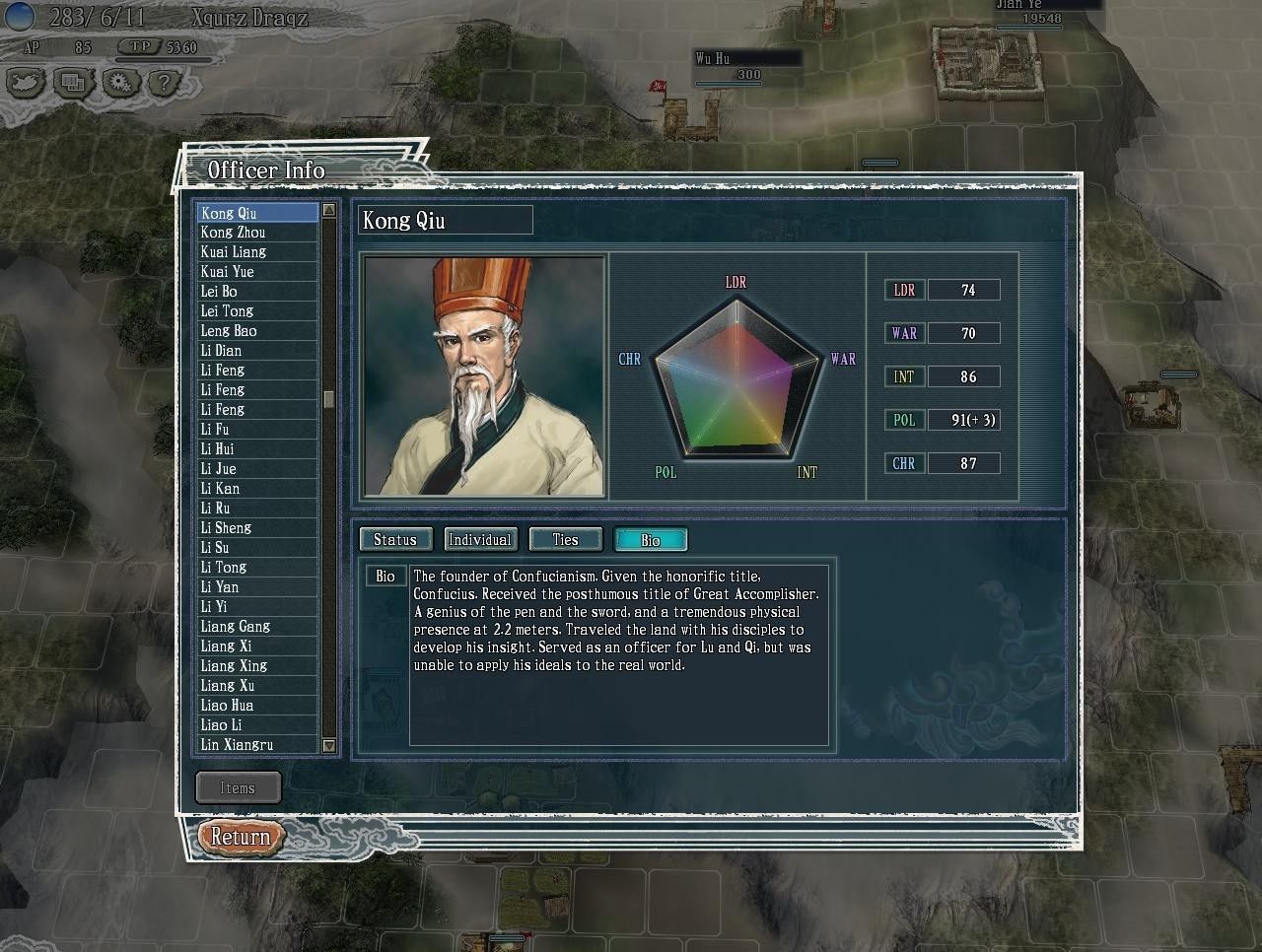Select officer Liao Hua
Screen dimensions: 1262x952
[x=228, y=706]
